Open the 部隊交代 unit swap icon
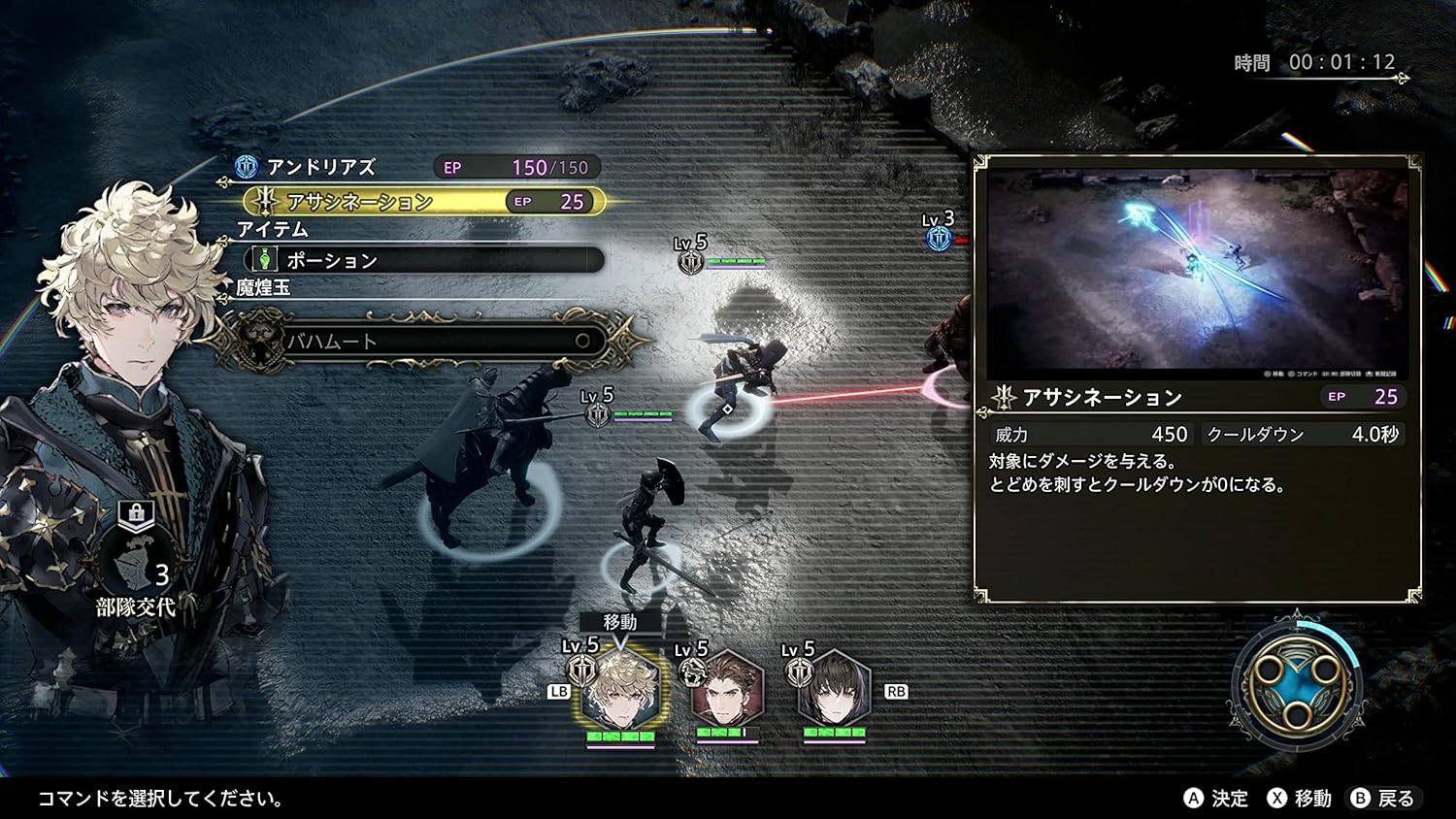 (137, 565)
